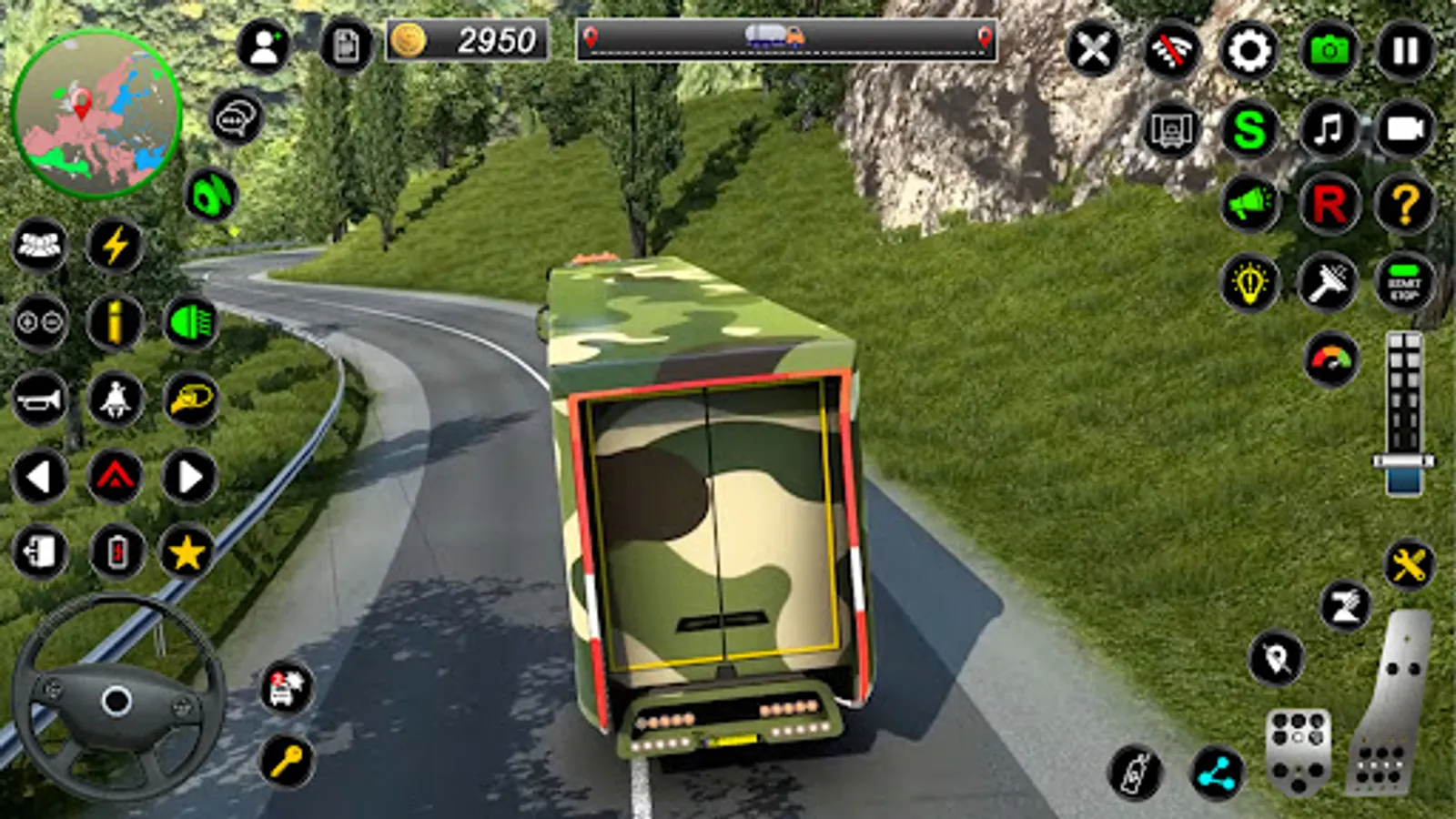
Task: Open the circular Europe minimap
Action: pos(96,114)
